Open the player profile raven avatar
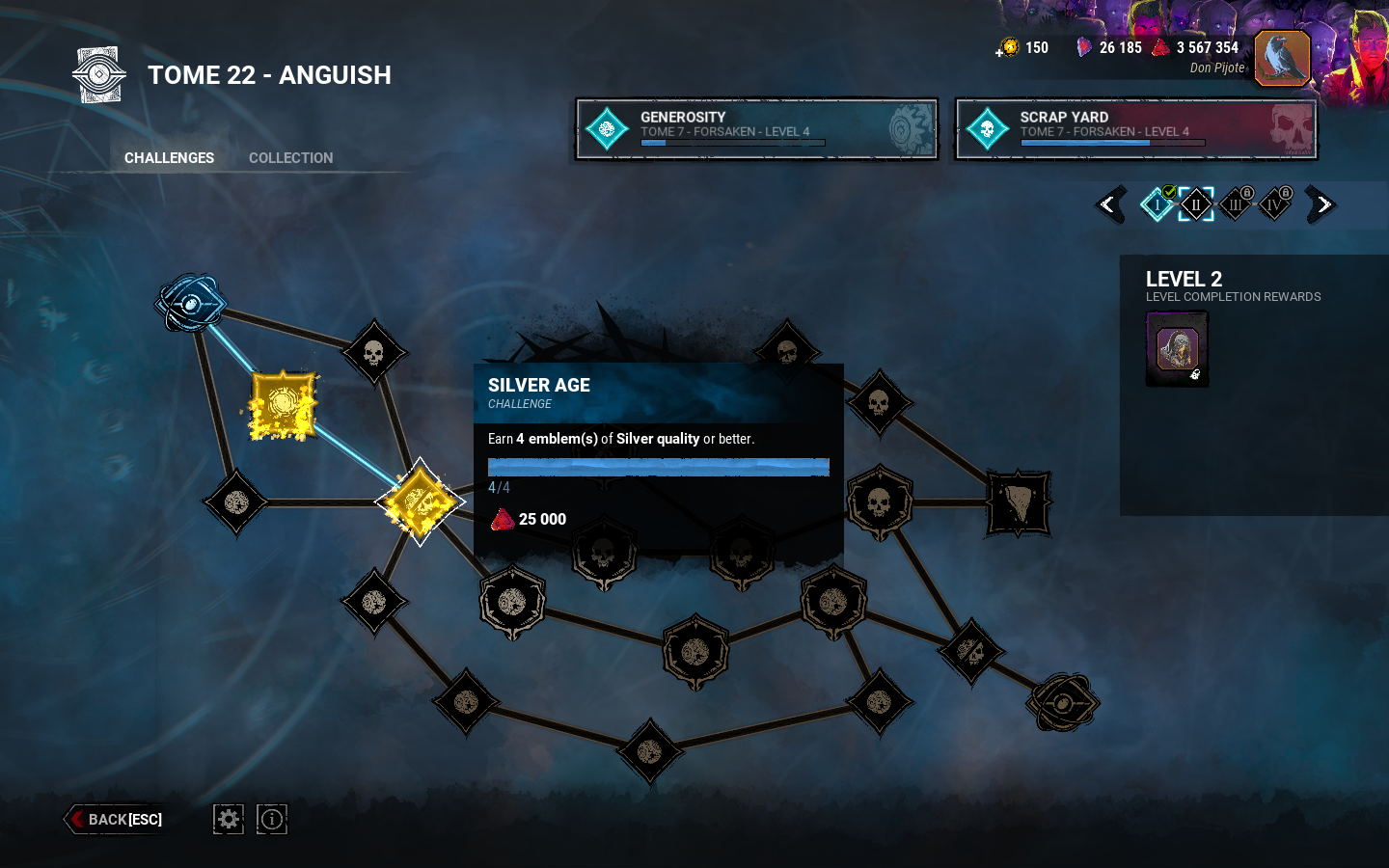The width and height of the screenshot is (1389, 868). (1281, 58)
